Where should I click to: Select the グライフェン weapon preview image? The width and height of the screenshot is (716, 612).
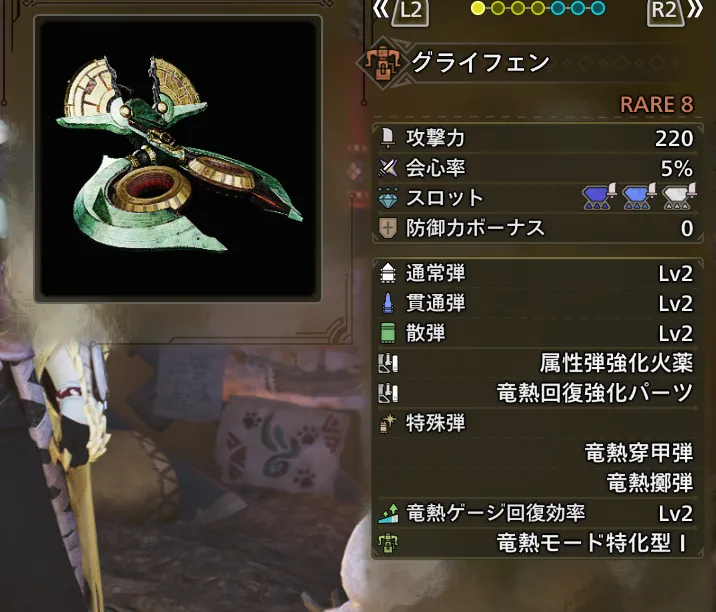pos(177,157)
